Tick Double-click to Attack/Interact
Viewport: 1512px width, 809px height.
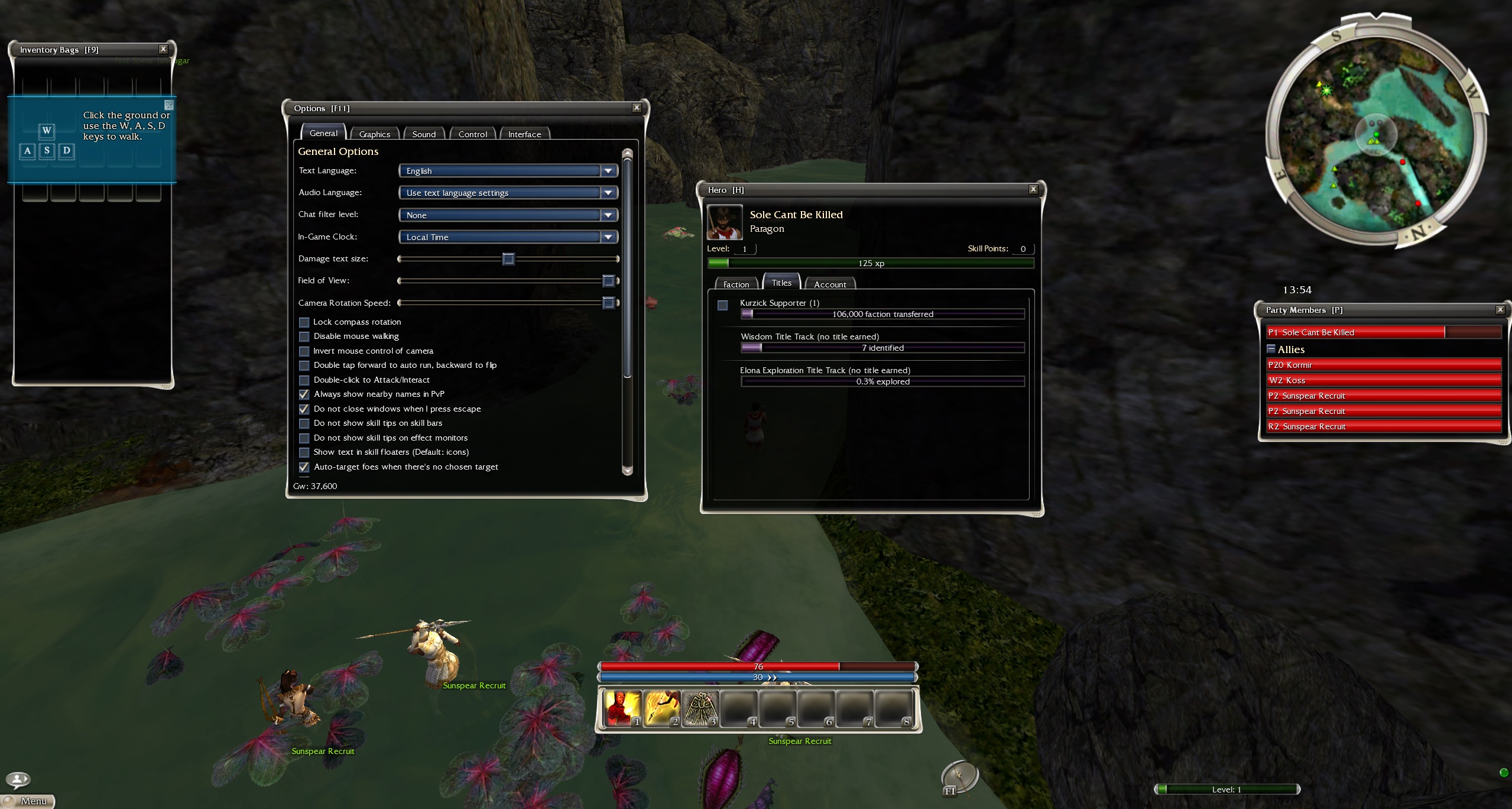click(x=304, y=380)
